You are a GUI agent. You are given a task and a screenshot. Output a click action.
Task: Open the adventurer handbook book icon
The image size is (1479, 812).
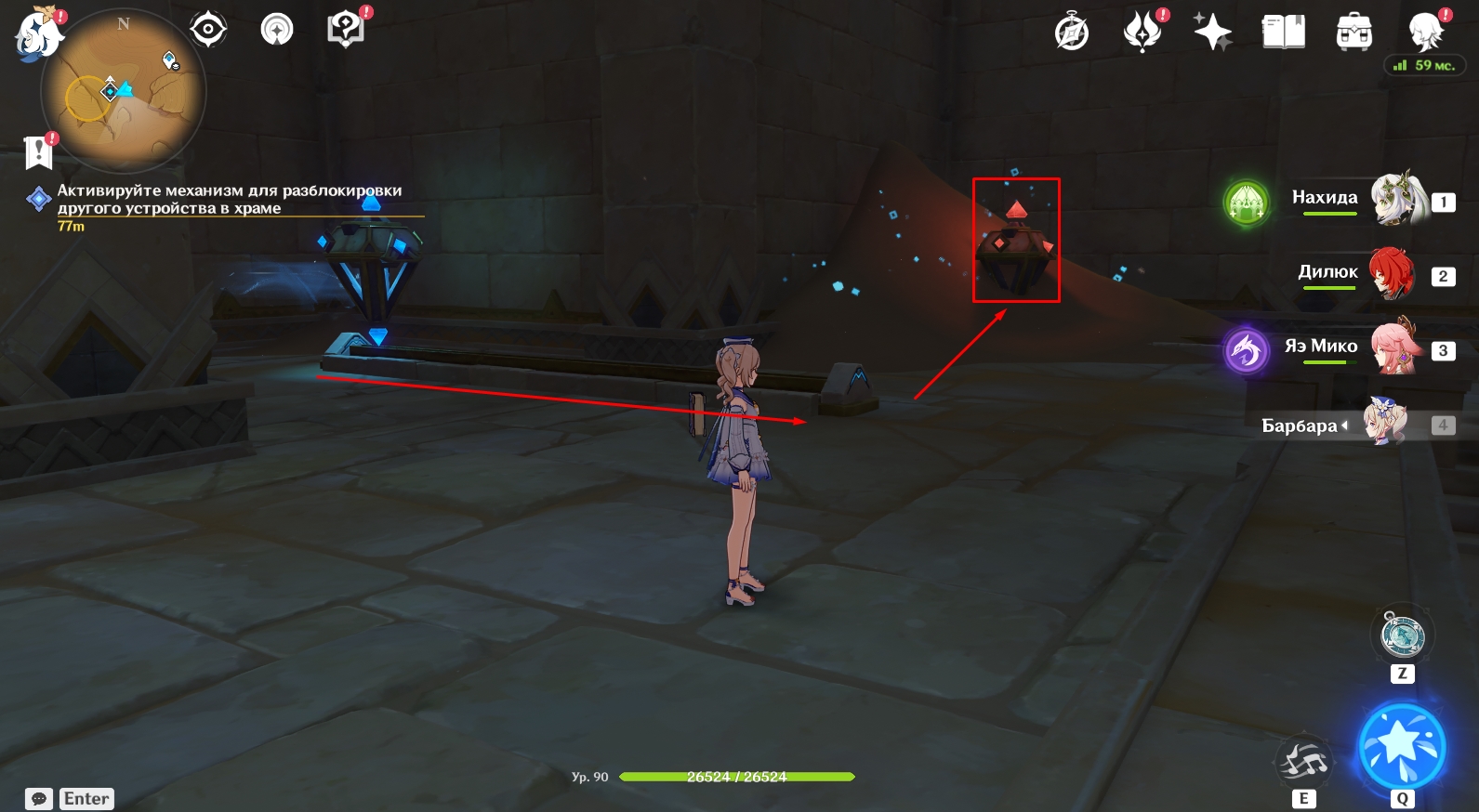[1283, 33]
